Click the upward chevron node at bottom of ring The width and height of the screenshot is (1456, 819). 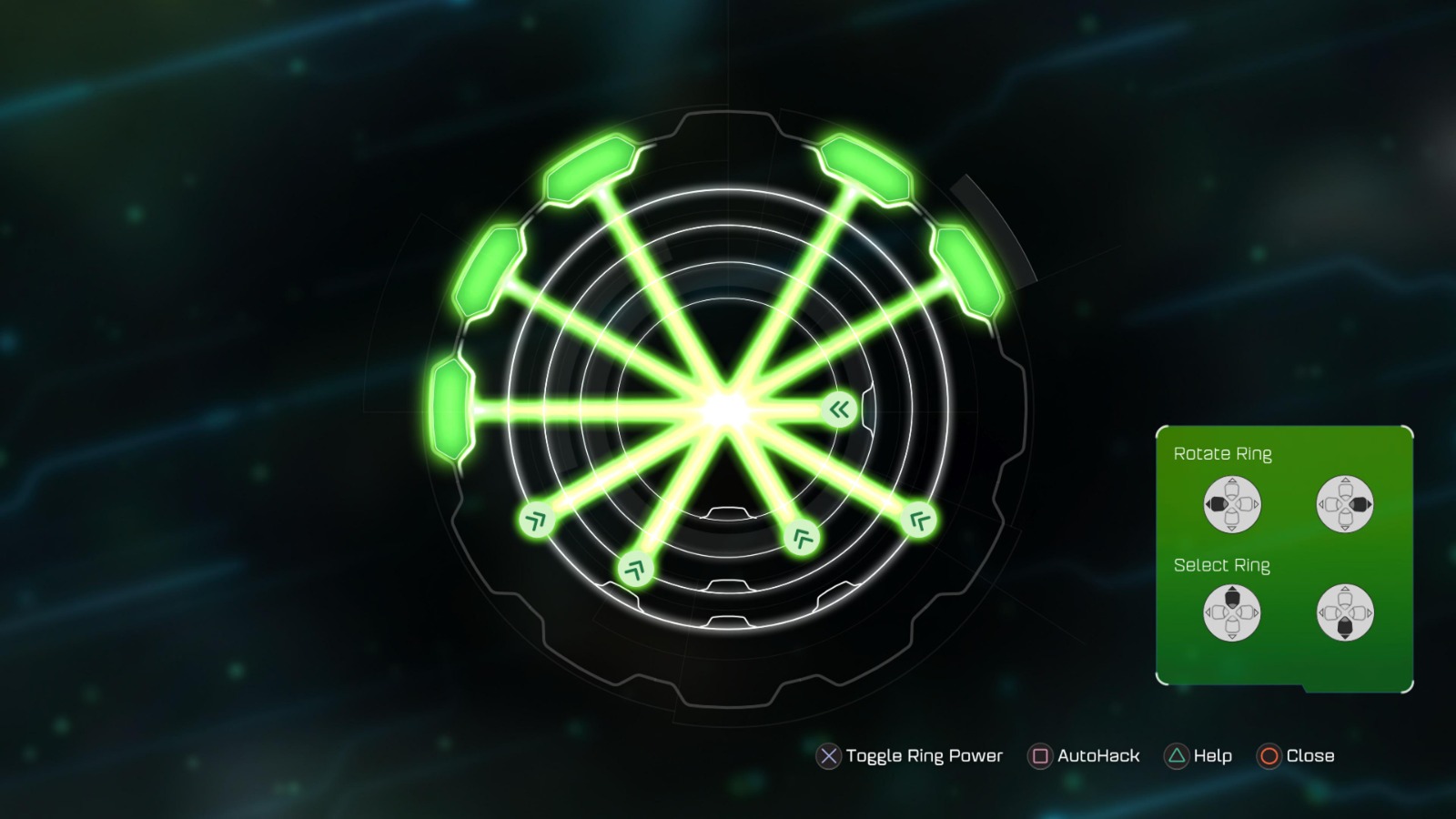637,569
